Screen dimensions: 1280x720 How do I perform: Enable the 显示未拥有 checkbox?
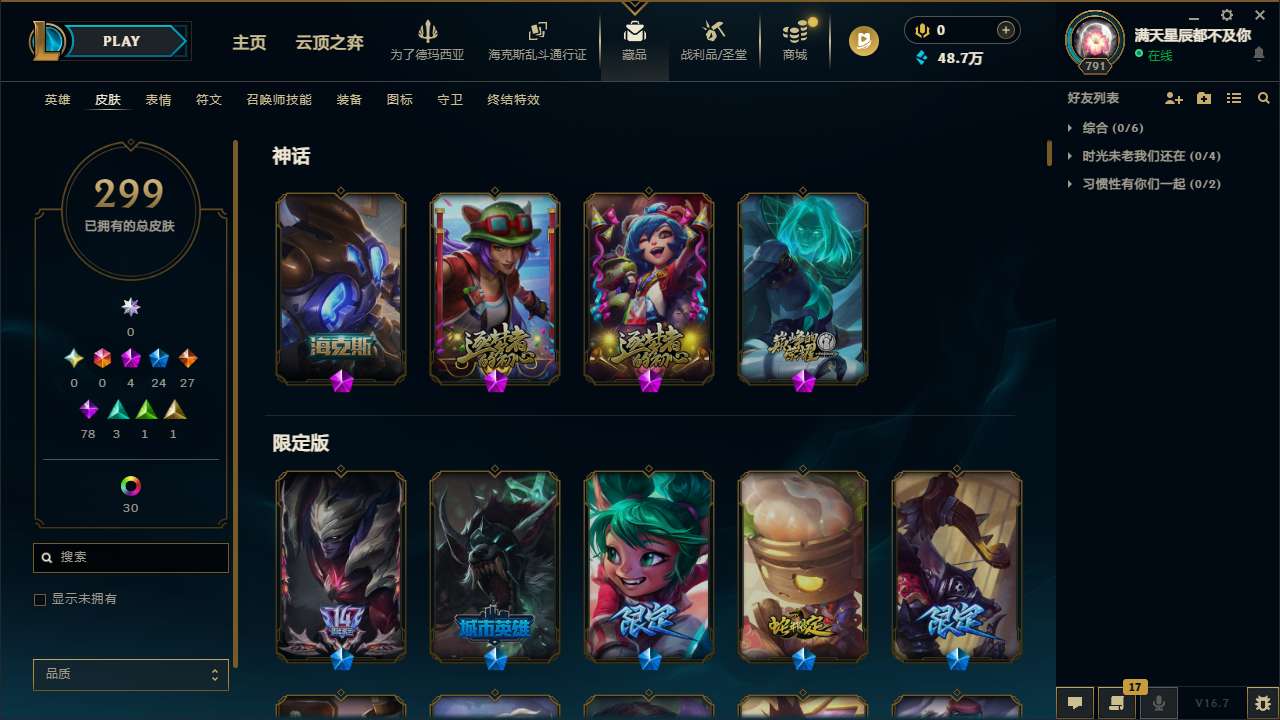(40, 599)
